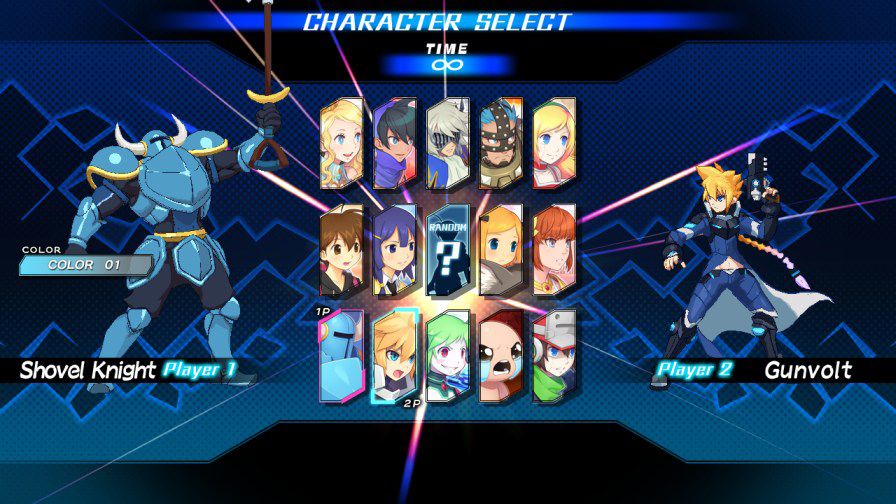Select the purple-haired girl portrait
The height and width of the screenshot is (504, 896).
pos(394,251)
